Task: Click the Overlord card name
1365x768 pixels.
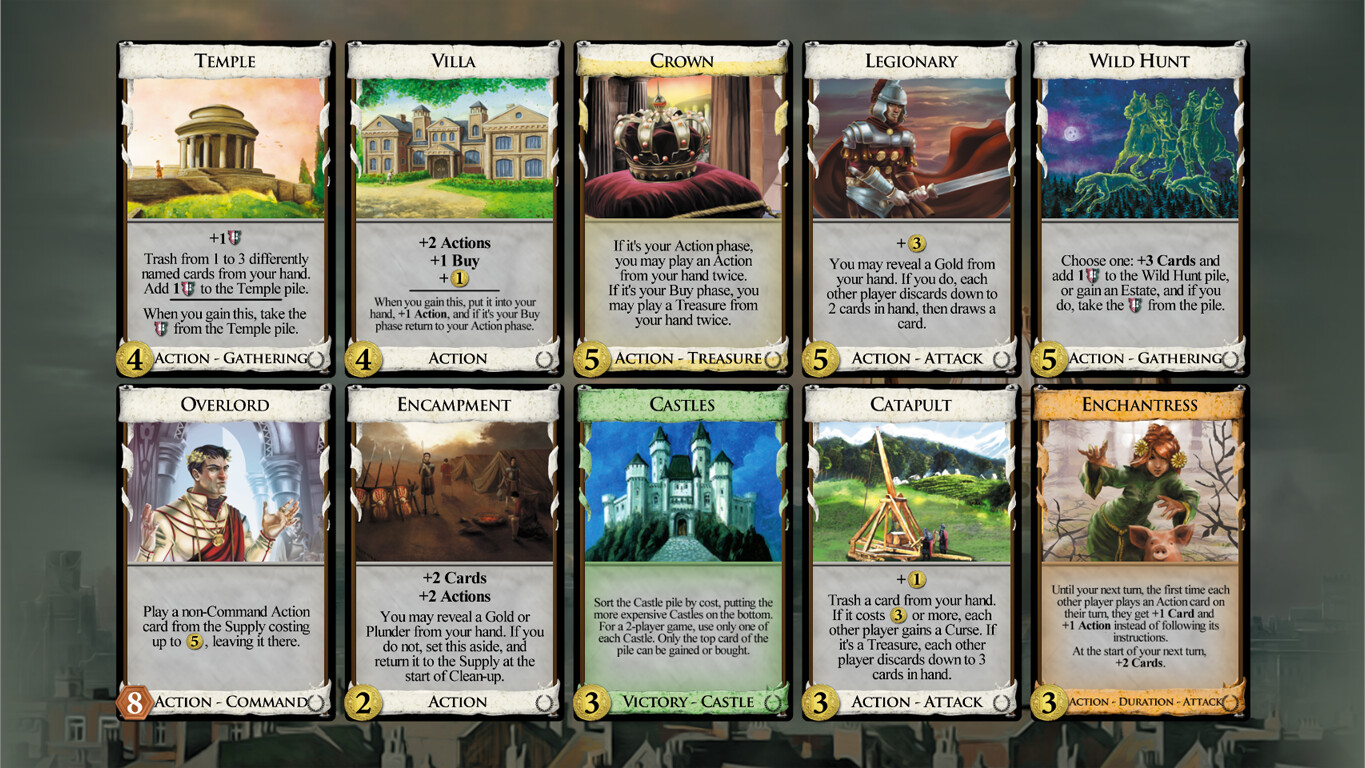Action: point(224,405)
